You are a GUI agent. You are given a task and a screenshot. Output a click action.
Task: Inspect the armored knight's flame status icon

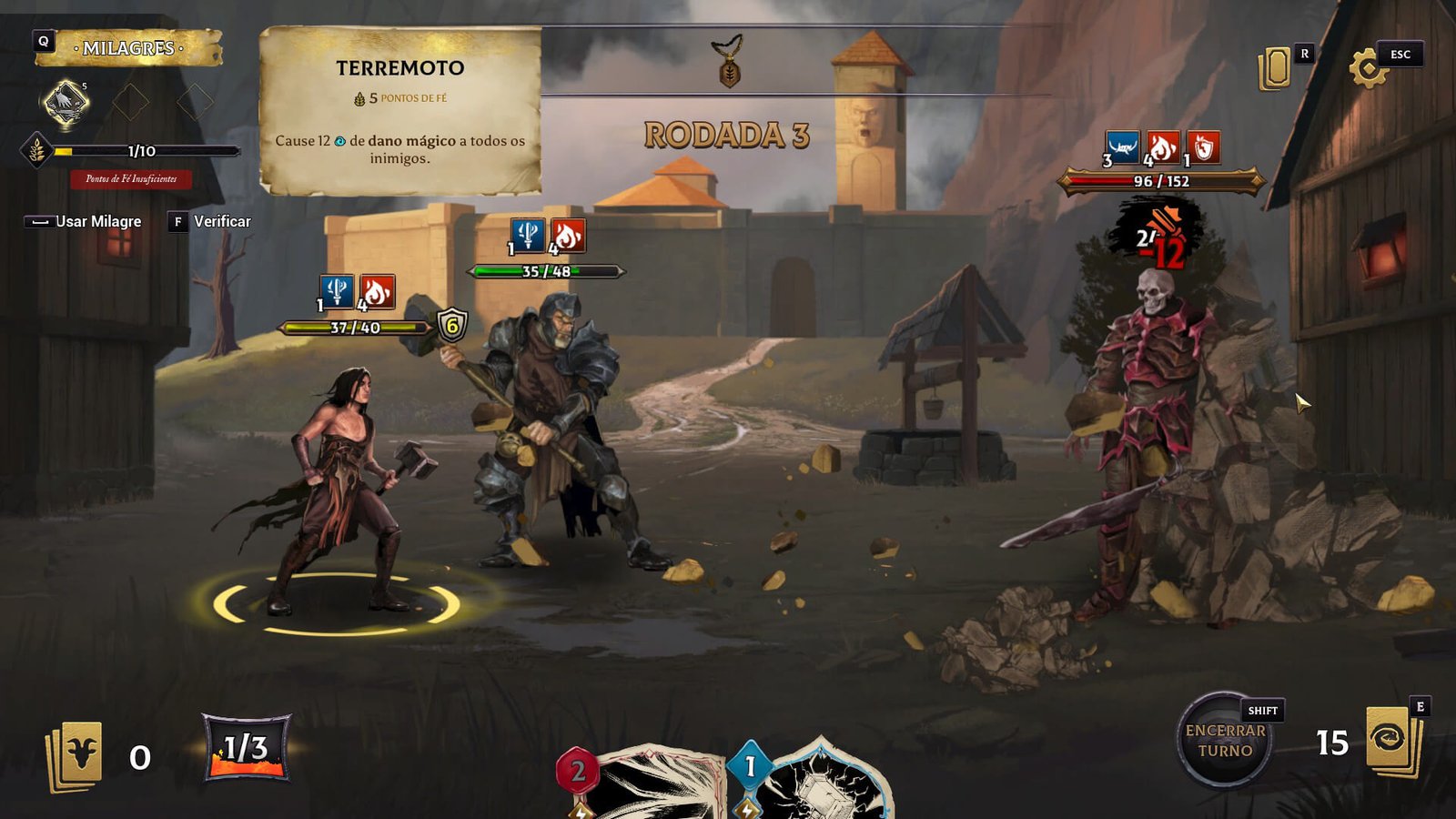(x=567, y=236)
